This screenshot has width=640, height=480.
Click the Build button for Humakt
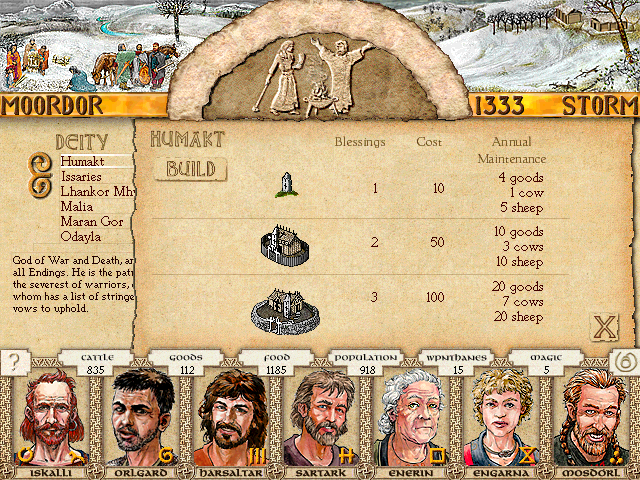190,169
